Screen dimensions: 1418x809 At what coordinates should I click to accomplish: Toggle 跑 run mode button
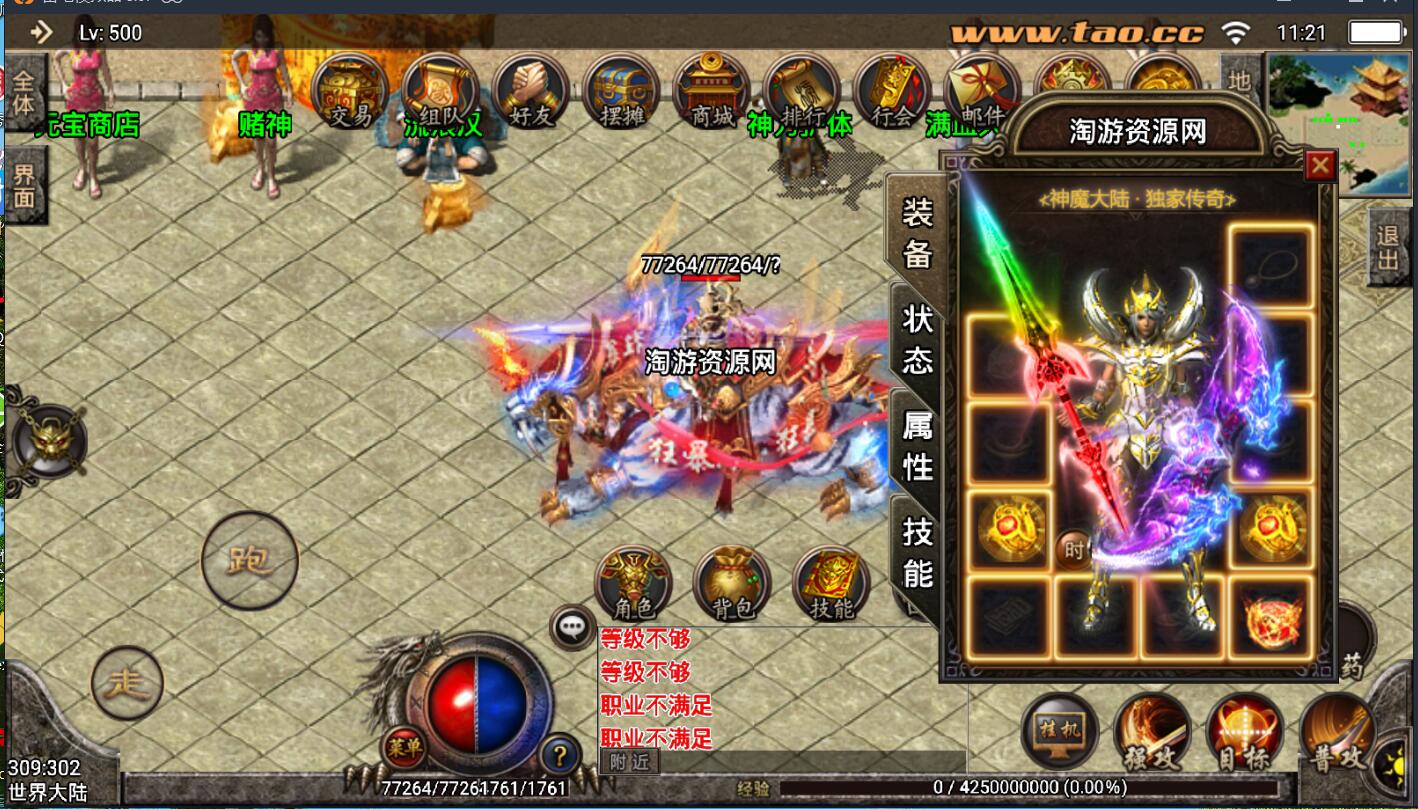click(x=250, y=560)
